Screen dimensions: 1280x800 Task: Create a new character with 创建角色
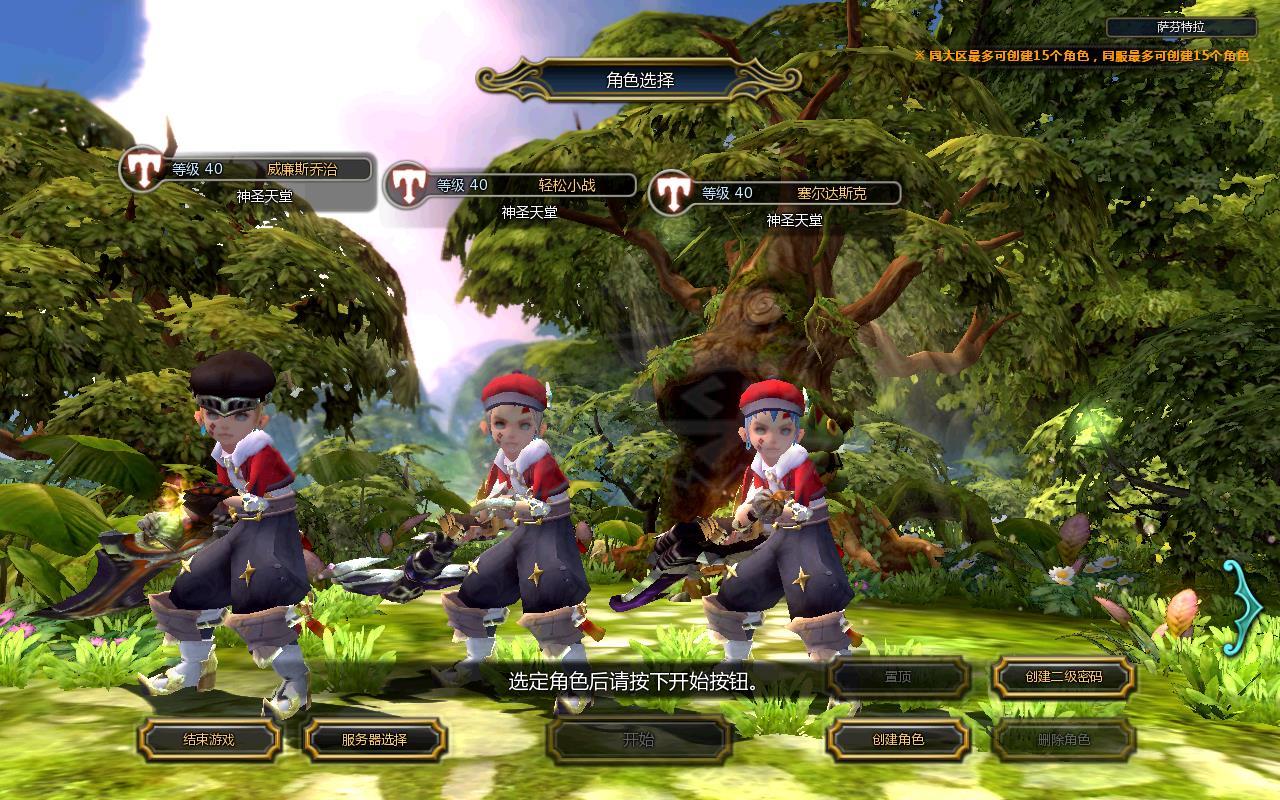tap(898, 740)
